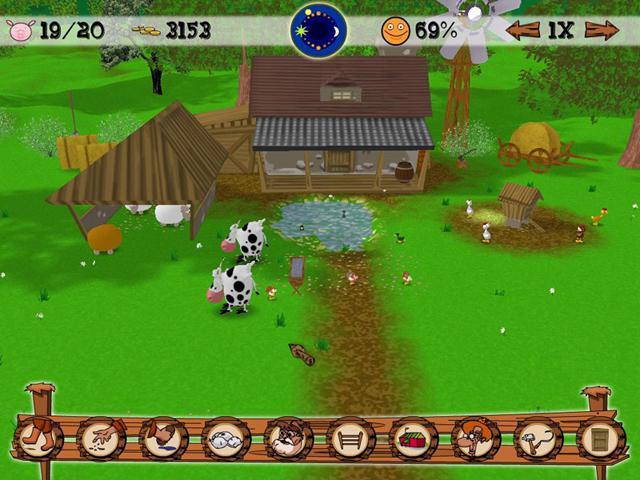Select the walking legs icon
Image resolution: width=640 pixels, height=480 pixels.
(x=37, y=437)
